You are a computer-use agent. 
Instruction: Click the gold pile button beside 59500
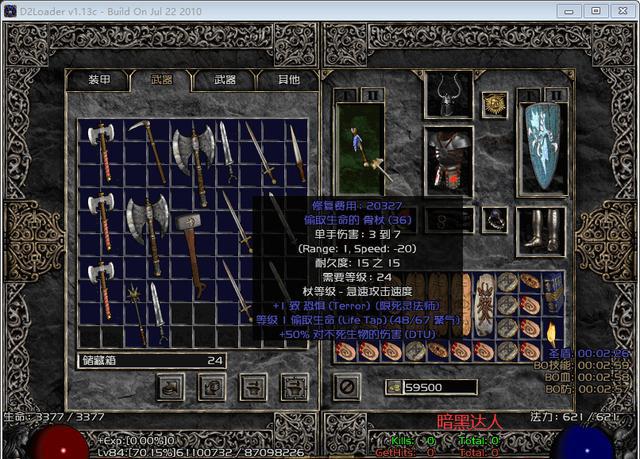point(393,387)
